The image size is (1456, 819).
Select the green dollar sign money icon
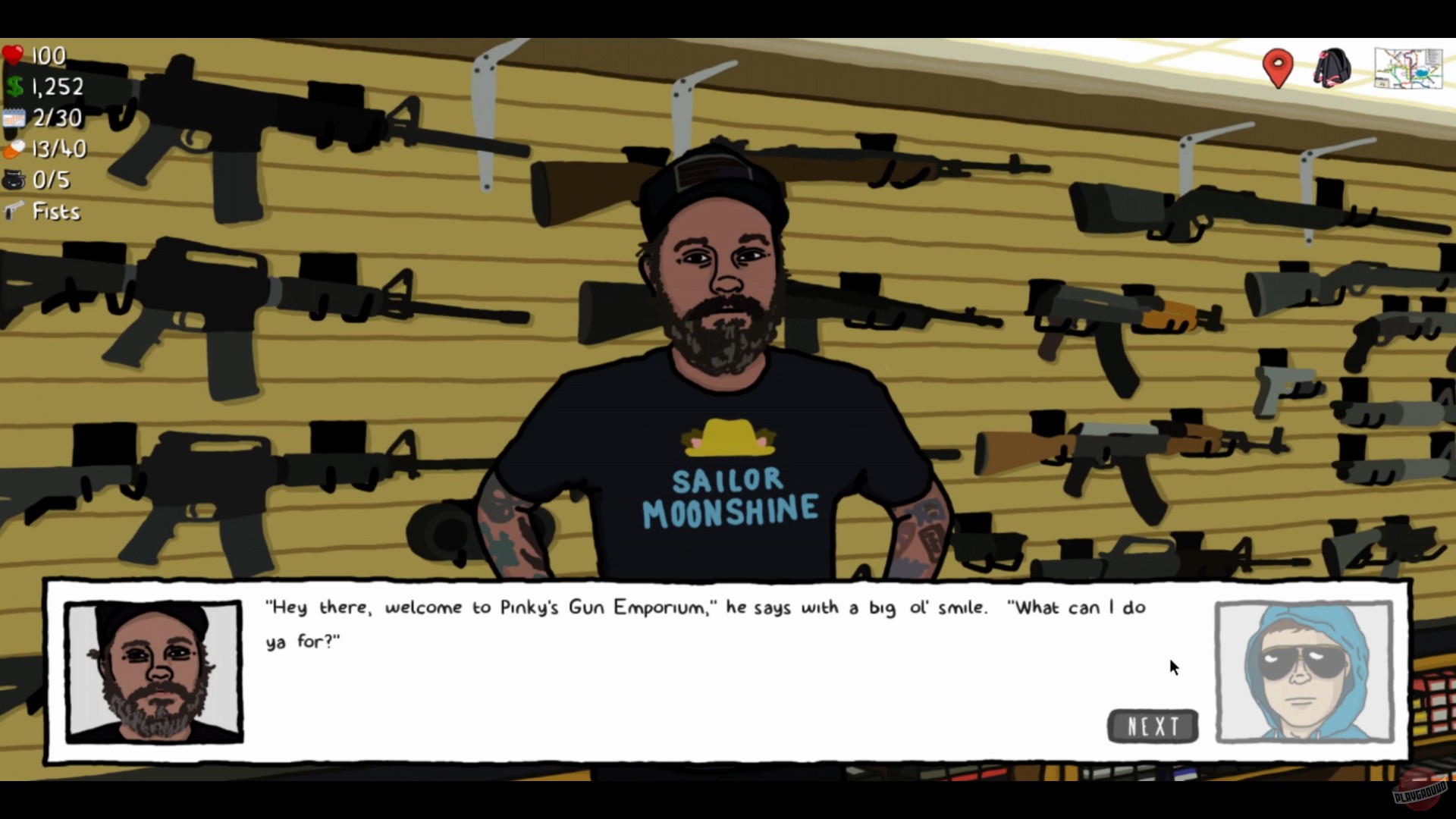14,86
